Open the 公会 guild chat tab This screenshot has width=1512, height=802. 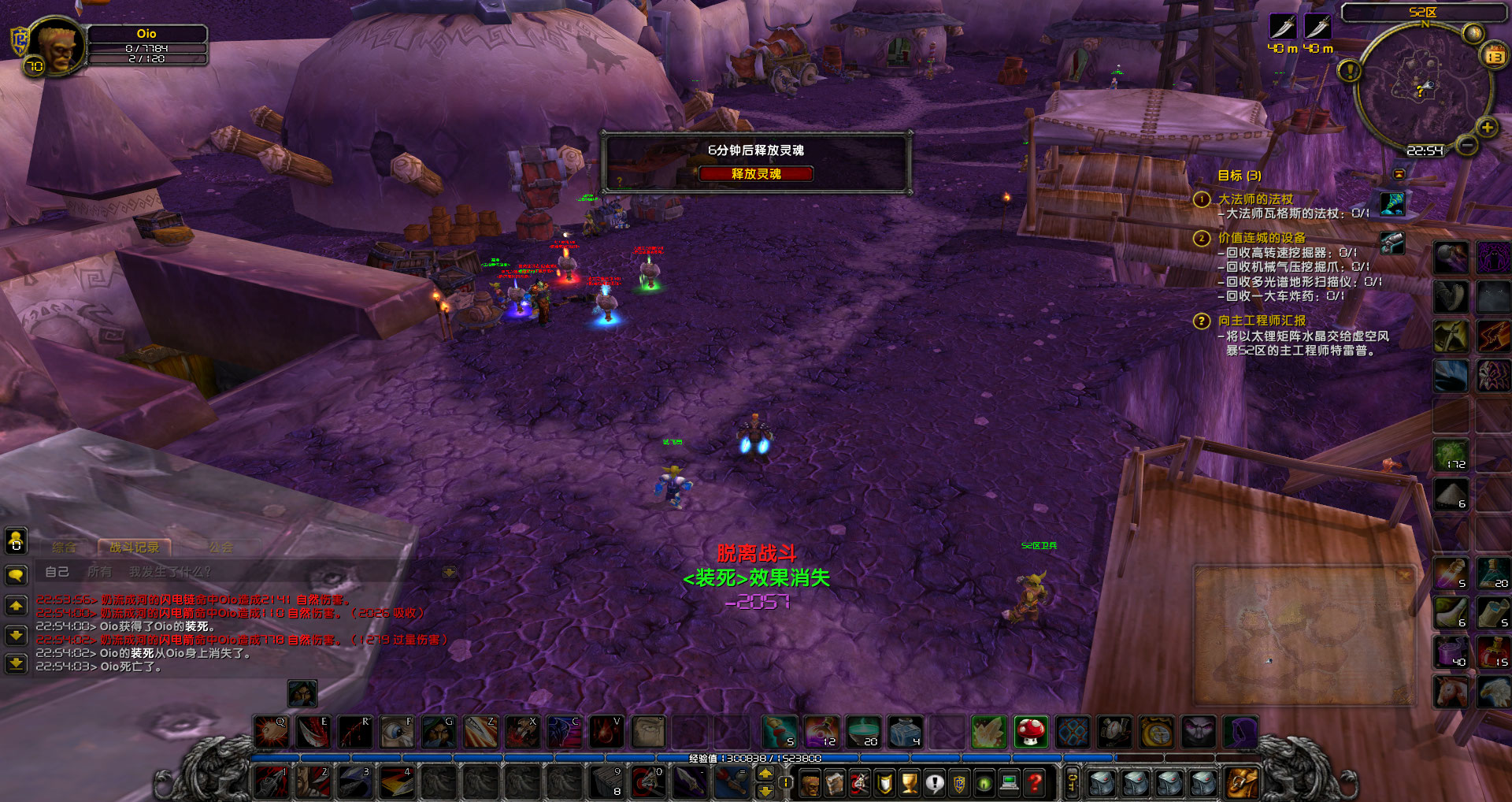coord(221,548)
